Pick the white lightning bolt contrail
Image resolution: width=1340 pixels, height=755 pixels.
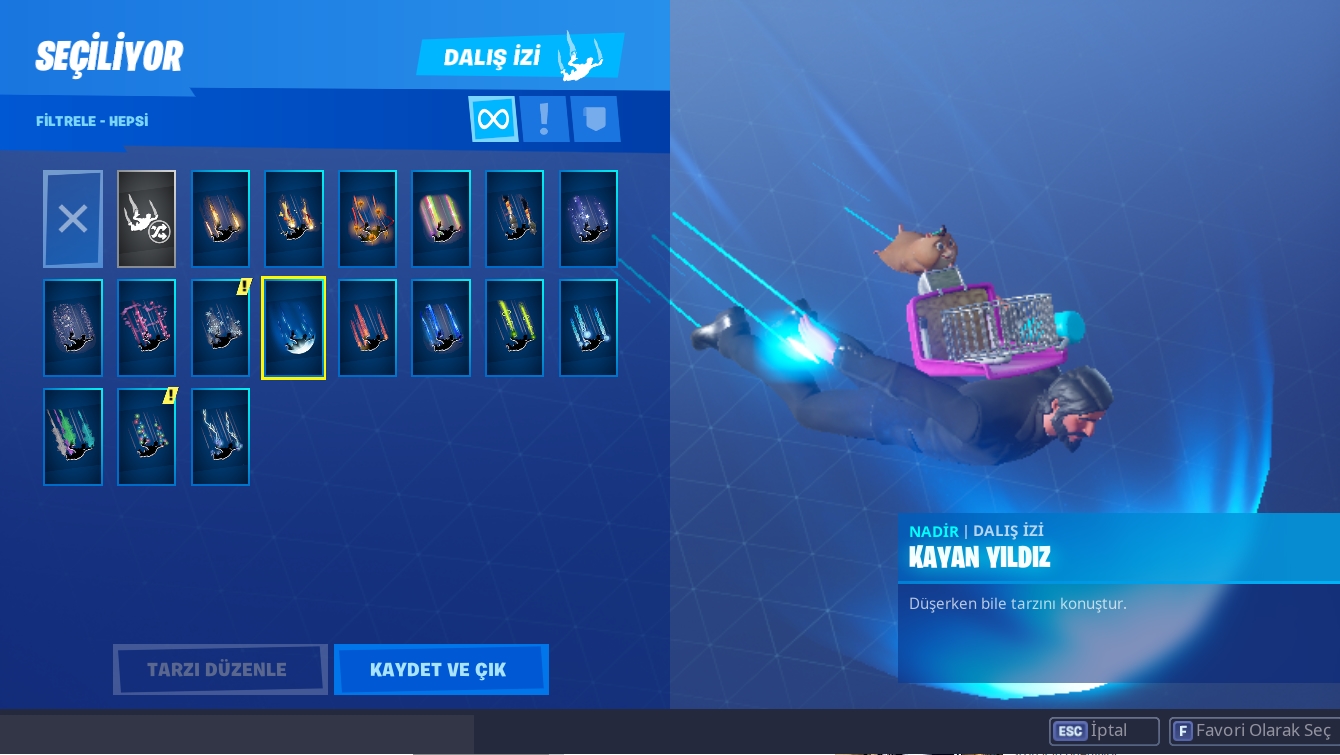pos(220,438)
